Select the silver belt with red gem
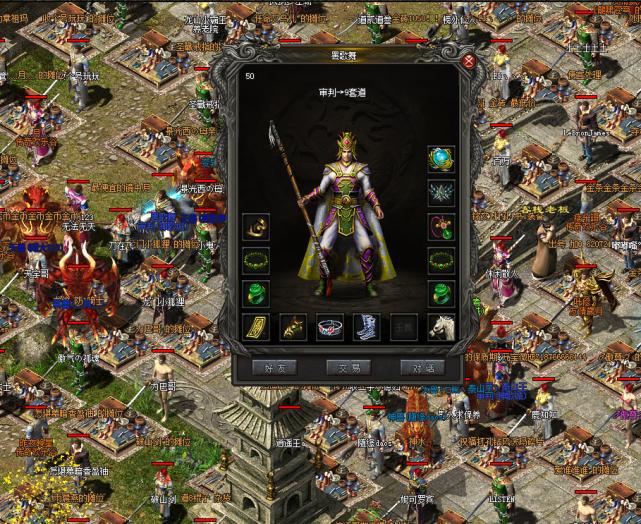This screenshot has height=524, width=641. [x=329, y=326]
